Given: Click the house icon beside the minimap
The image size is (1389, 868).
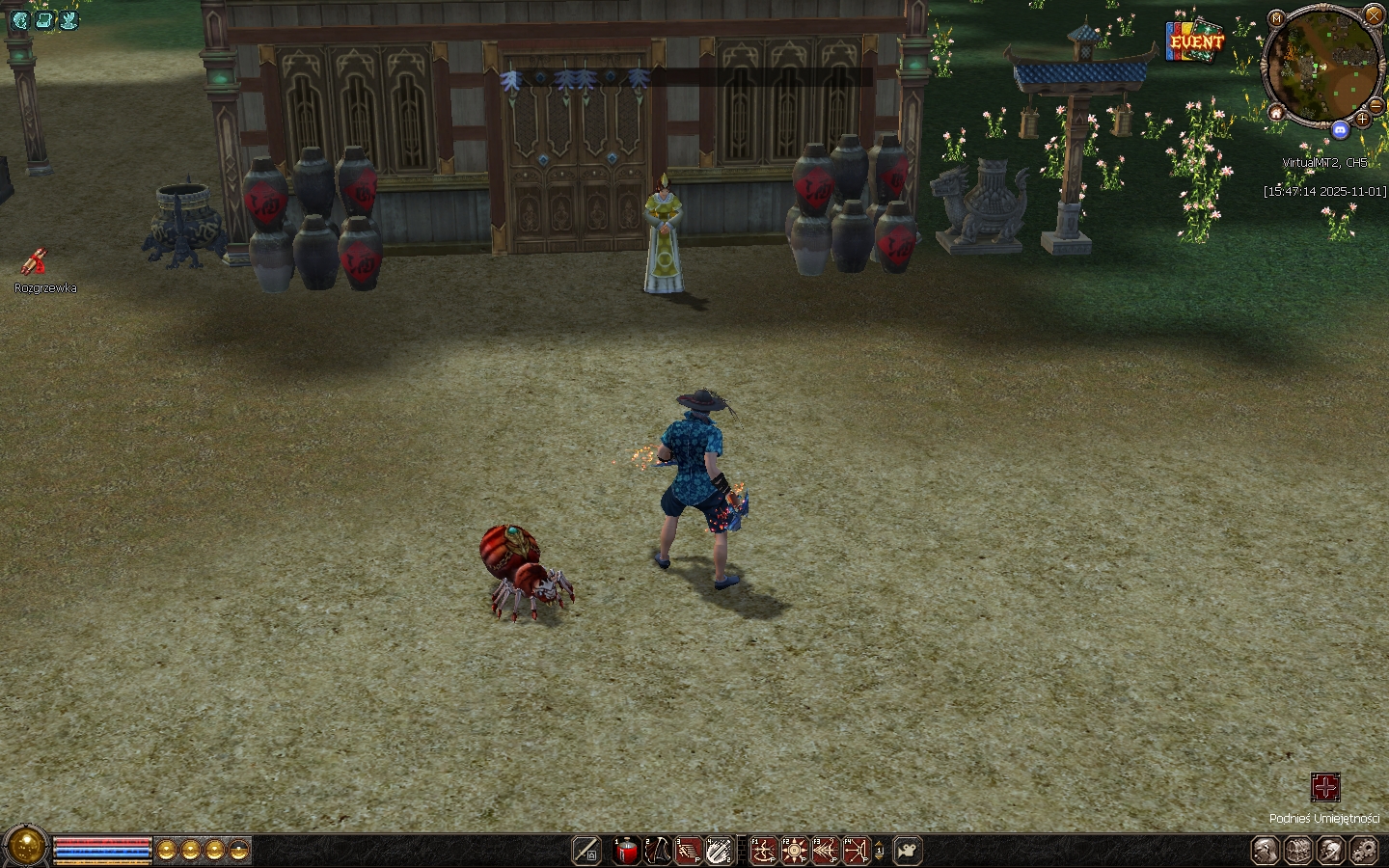Looking at the screenshot, I should [1276, 113].
